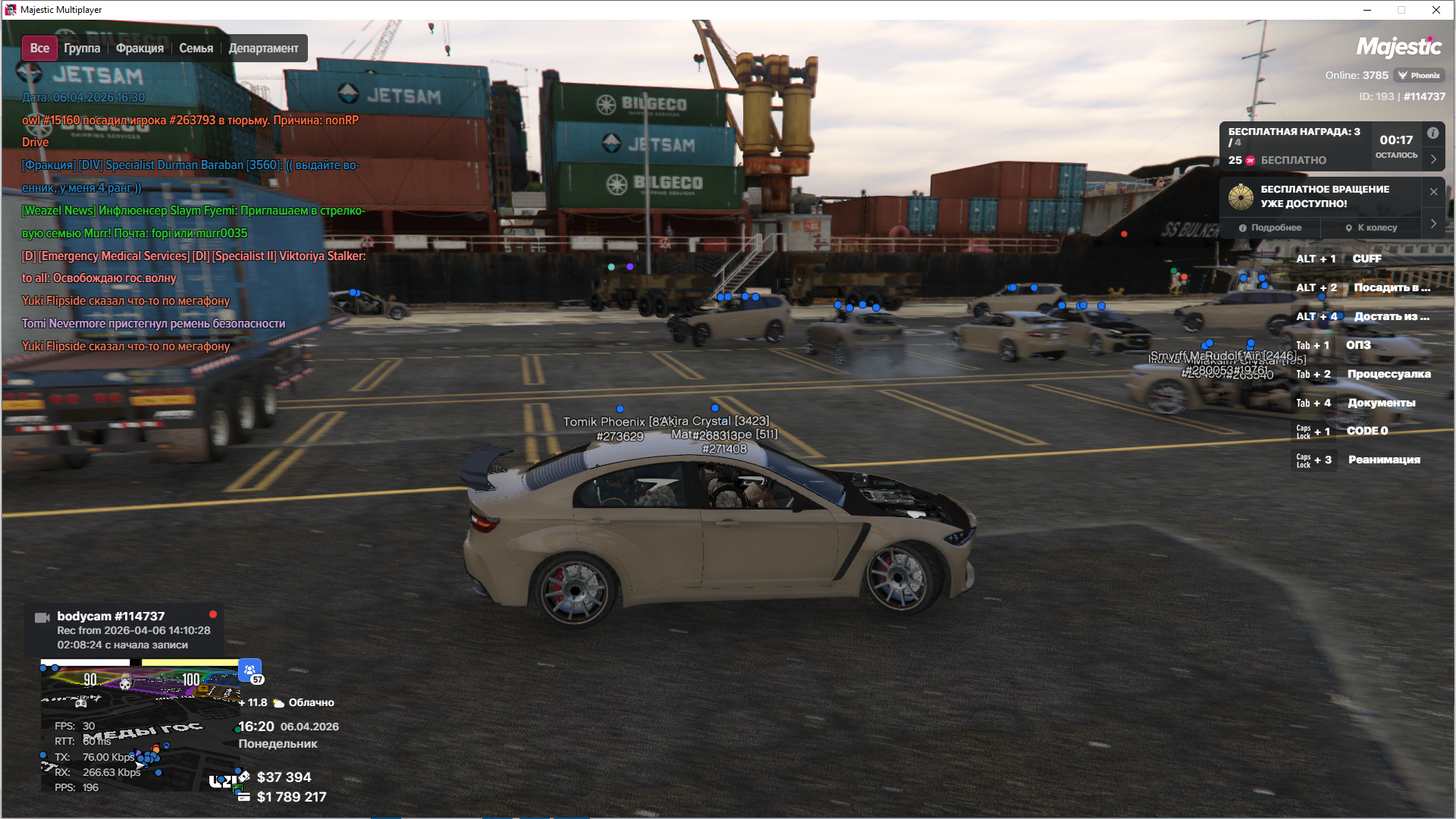The width and height of the screenshot is (1456, 819).
Task: Open the Группа chat tab
Action: click(x=82, y=49)
